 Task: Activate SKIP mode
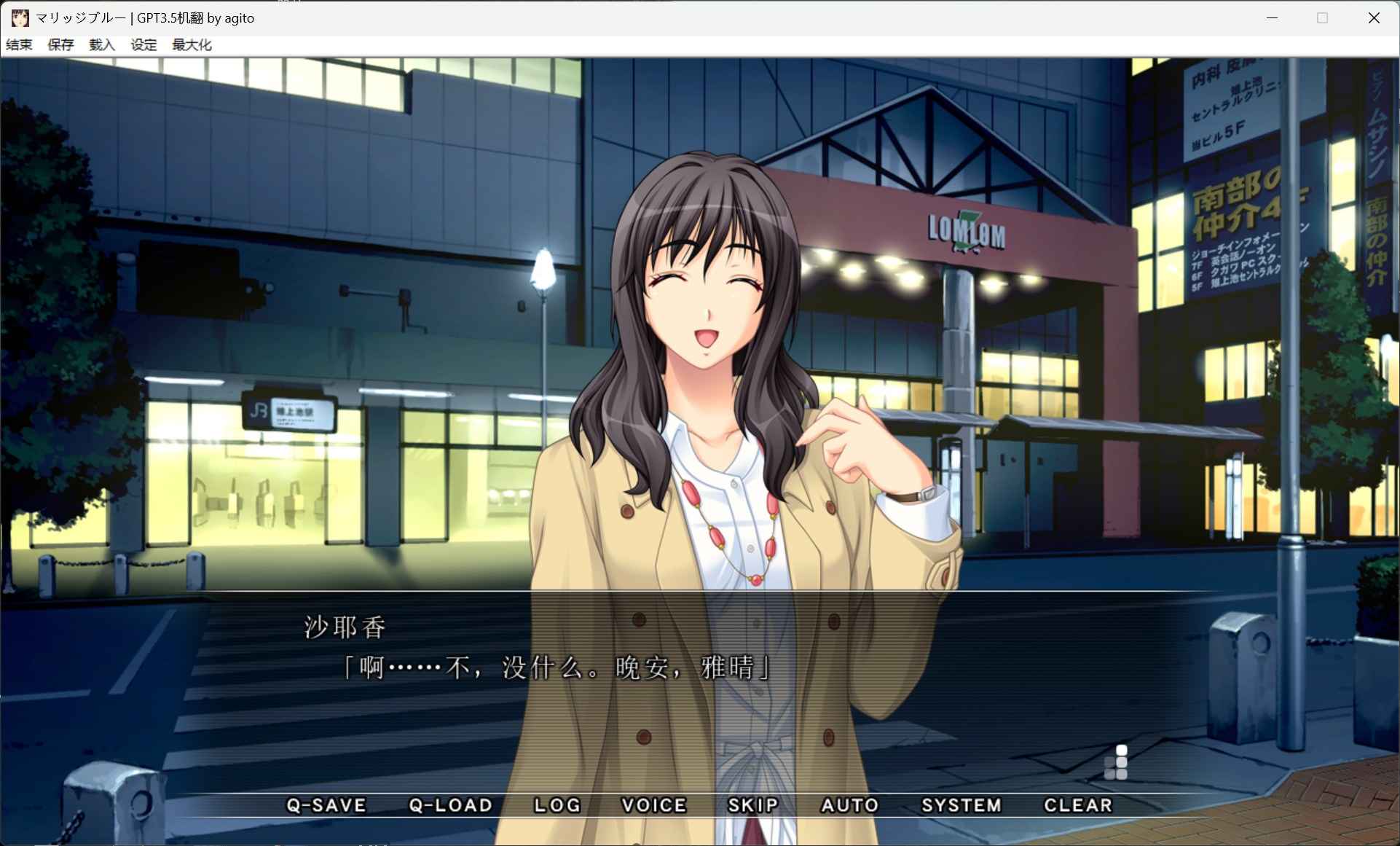753,805
